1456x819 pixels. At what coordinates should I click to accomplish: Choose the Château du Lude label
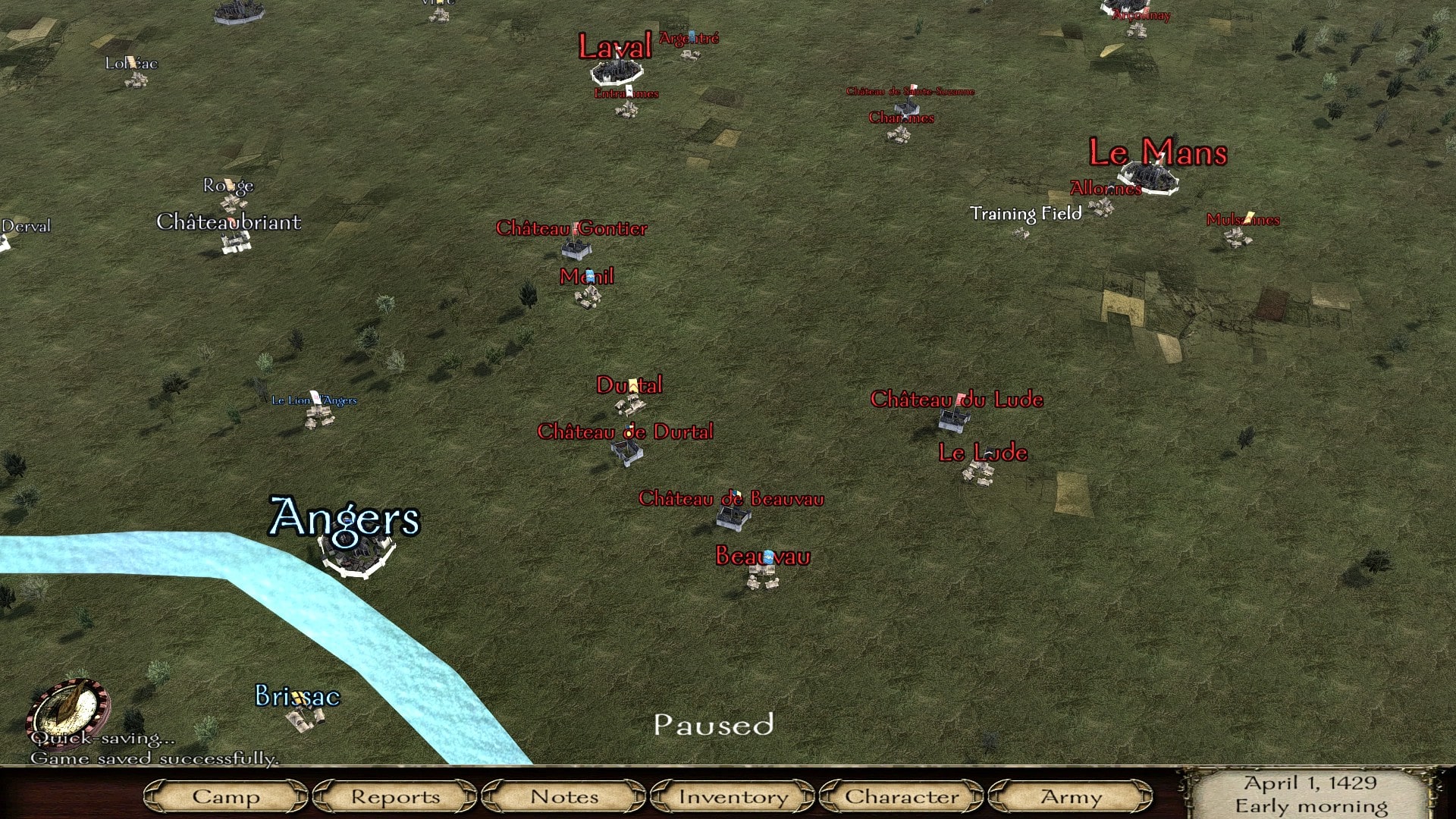point(956,400)
